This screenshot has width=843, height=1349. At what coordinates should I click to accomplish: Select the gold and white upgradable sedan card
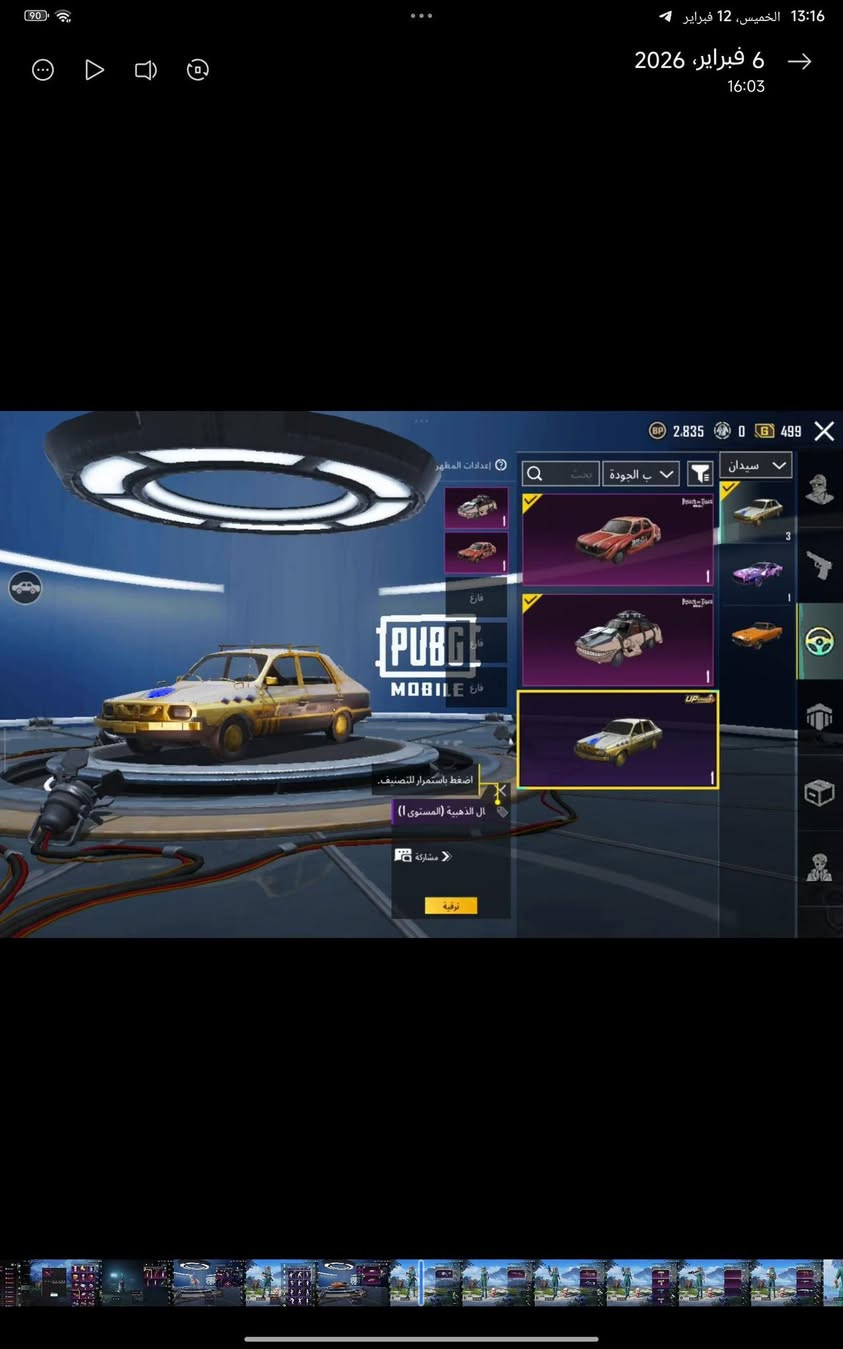pyautogui.click(x=618, y=739)
